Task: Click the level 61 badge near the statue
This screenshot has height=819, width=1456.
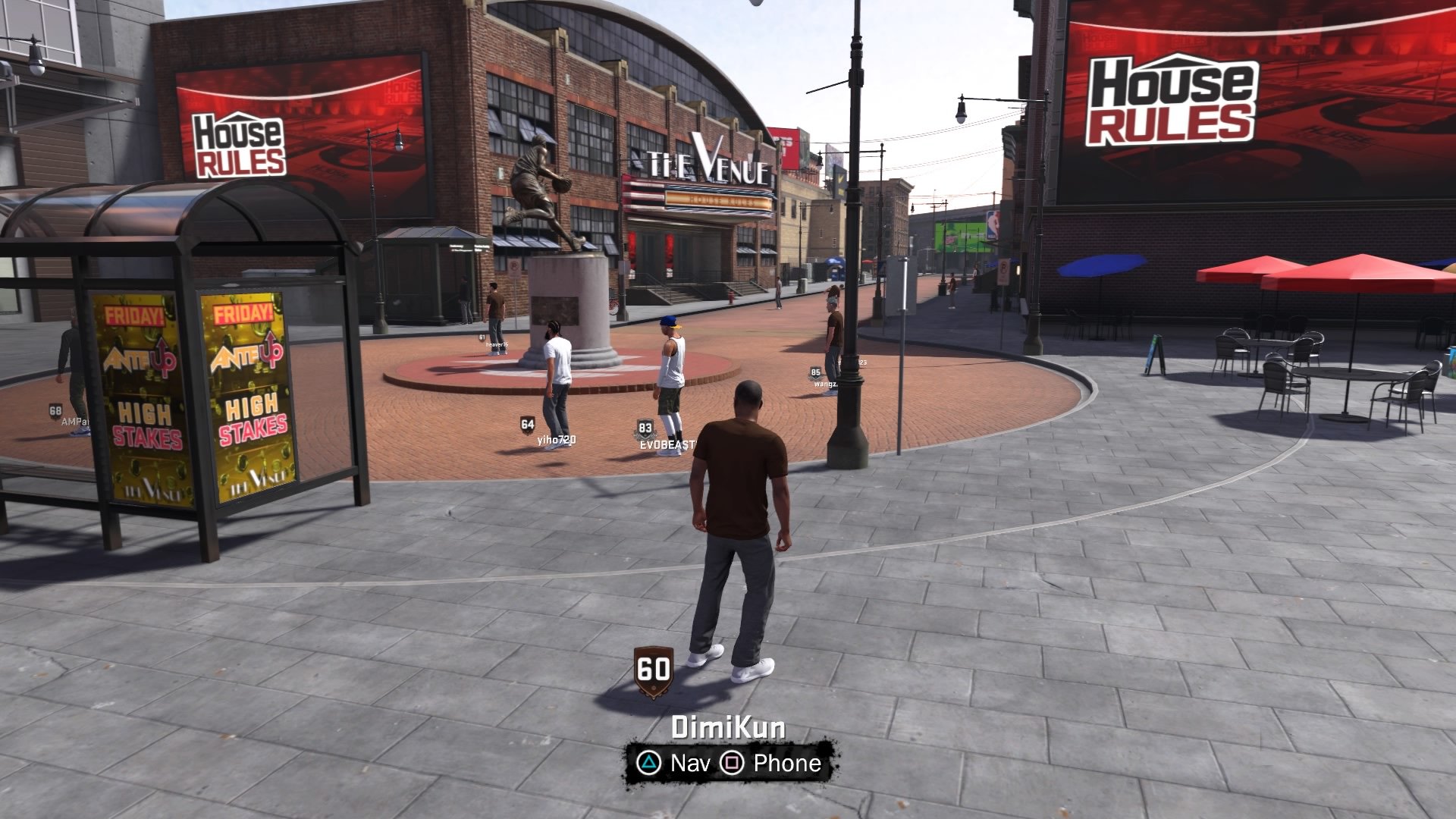Action: 483,335
